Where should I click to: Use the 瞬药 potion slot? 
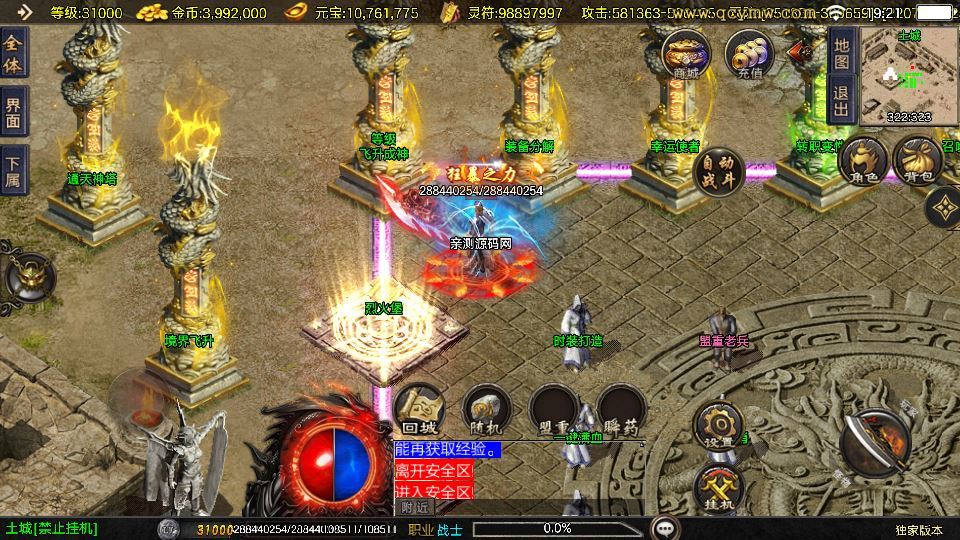[x=620, y=409]
